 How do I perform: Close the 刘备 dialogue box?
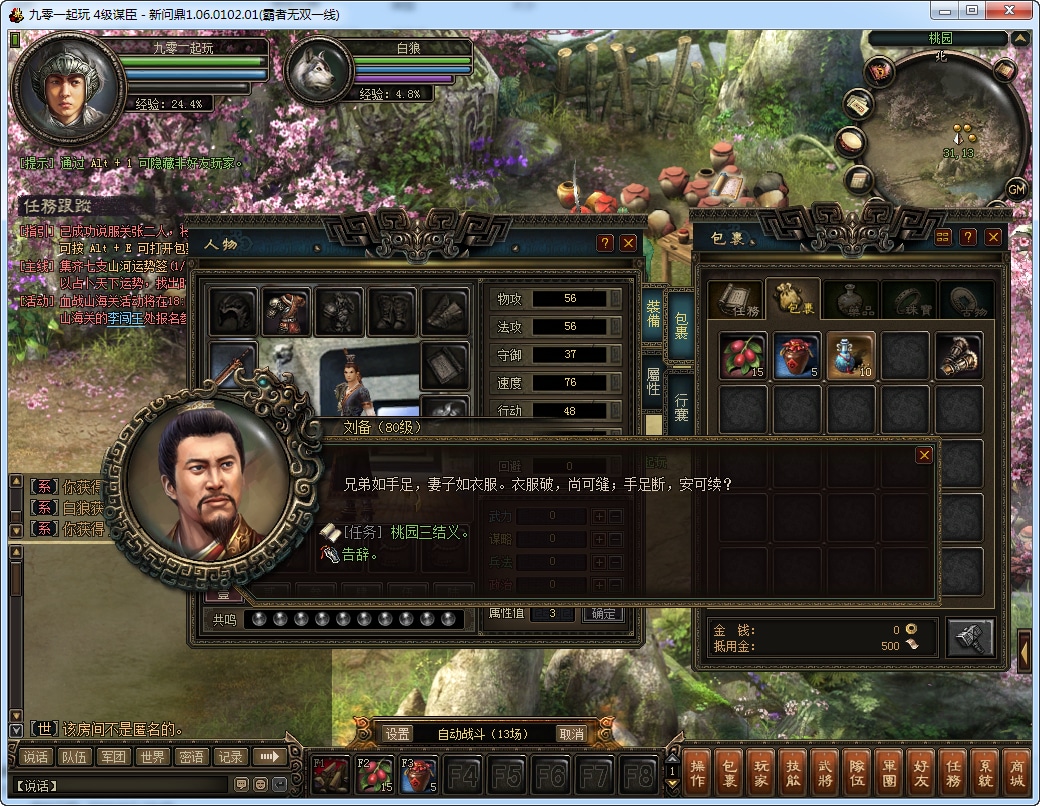924,455
